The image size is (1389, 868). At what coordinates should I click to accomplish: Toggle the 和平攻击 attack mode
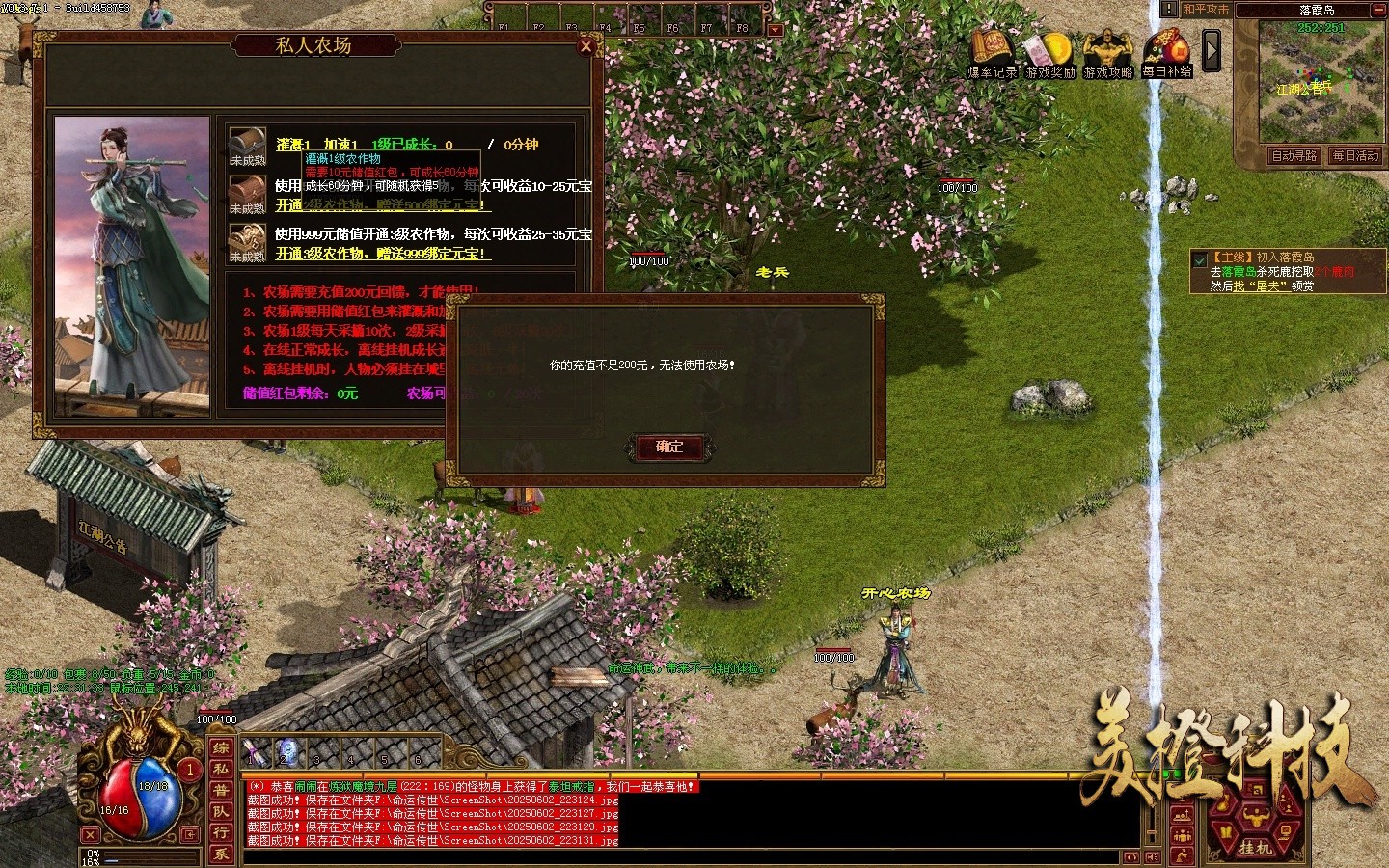[x=1206, y=10]
